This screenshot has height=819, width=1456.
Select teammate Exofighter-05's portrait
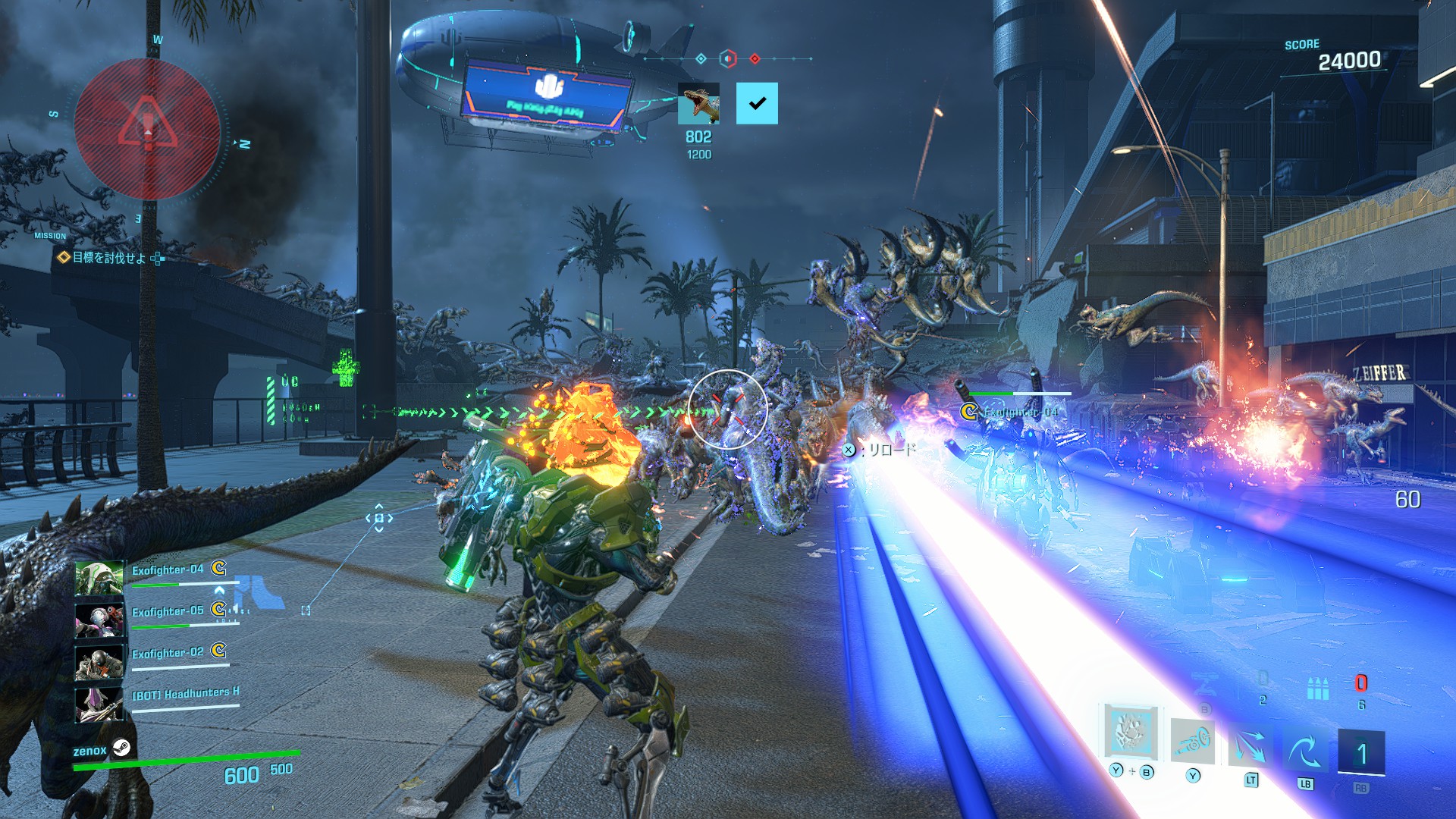[99, 620]
